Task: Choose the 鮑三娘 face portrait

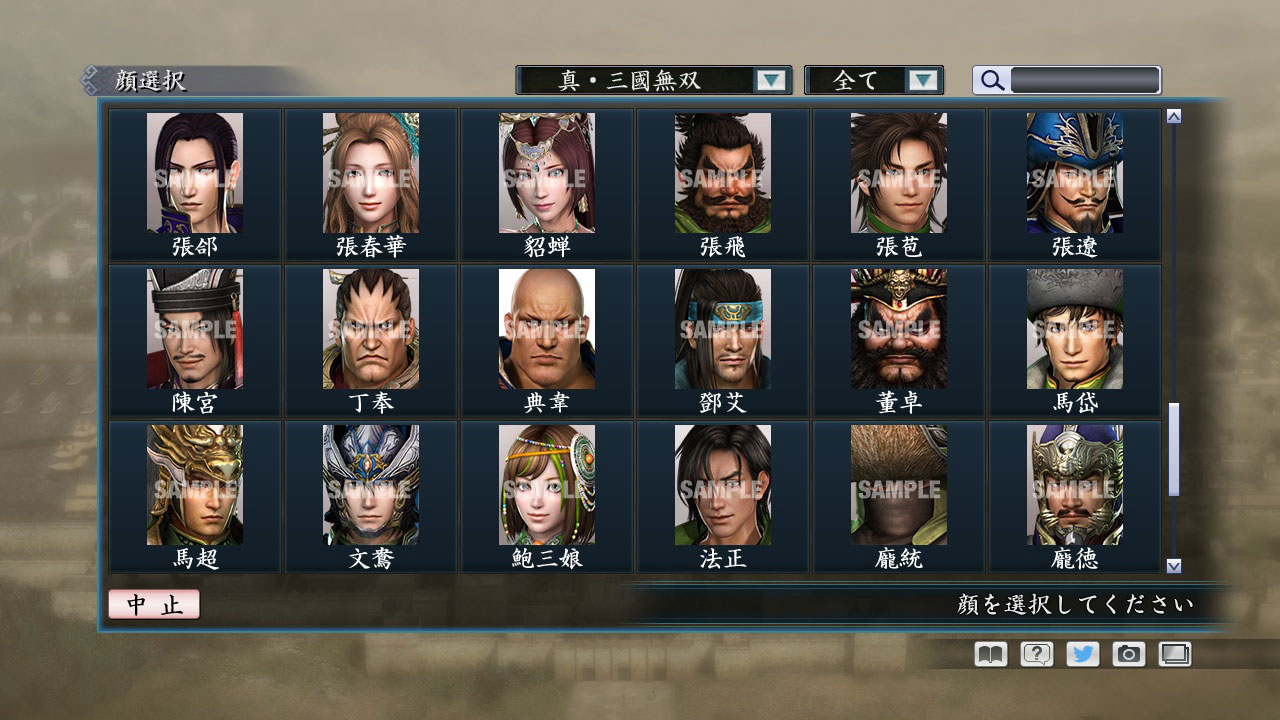Action: click(545, 487)
